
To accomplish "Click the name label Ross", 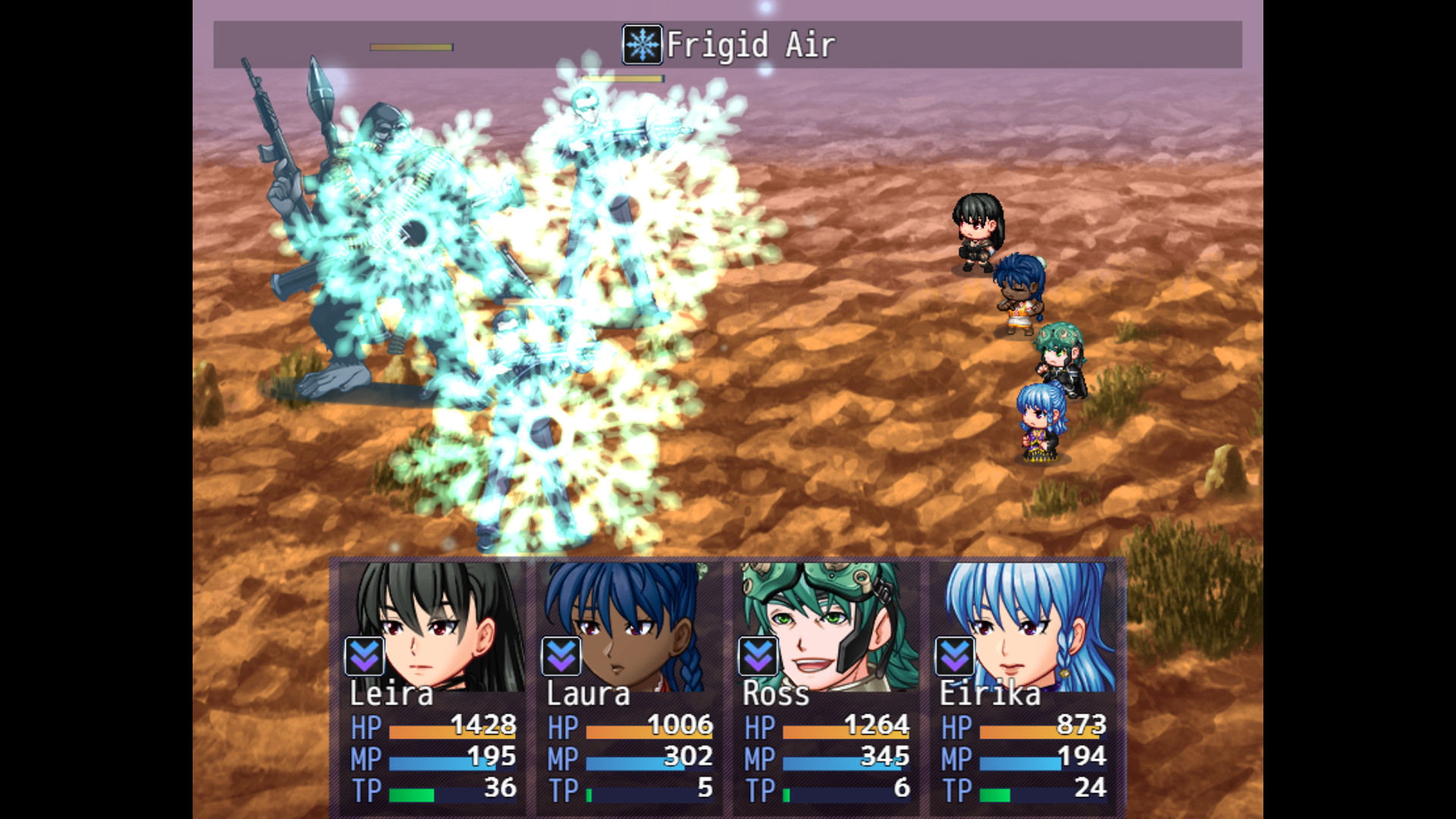I will (x=775, y=692).
